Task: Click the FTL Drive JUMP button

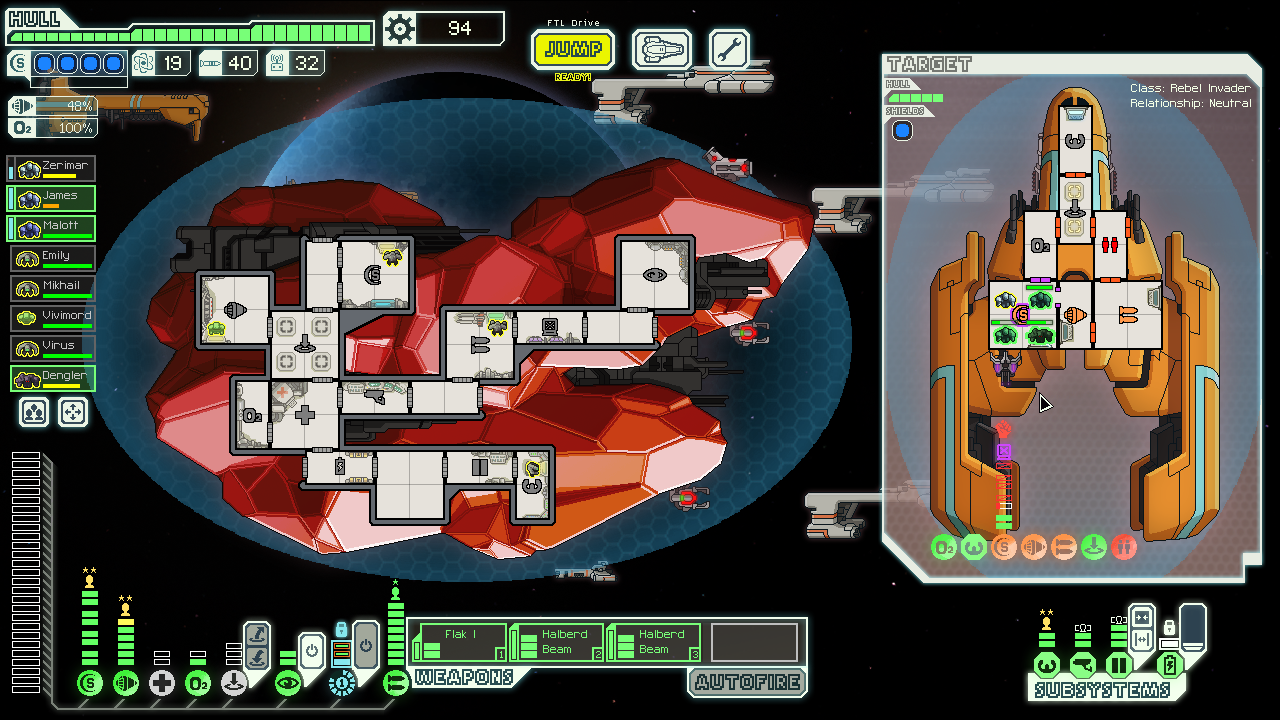Action: pos(572,49)
